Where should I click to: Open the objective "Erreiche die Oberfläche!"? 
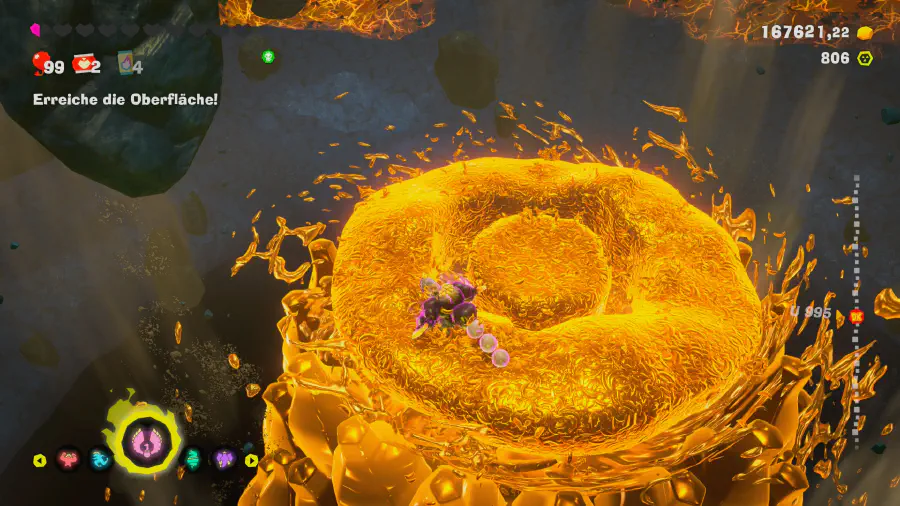point(125,99)
